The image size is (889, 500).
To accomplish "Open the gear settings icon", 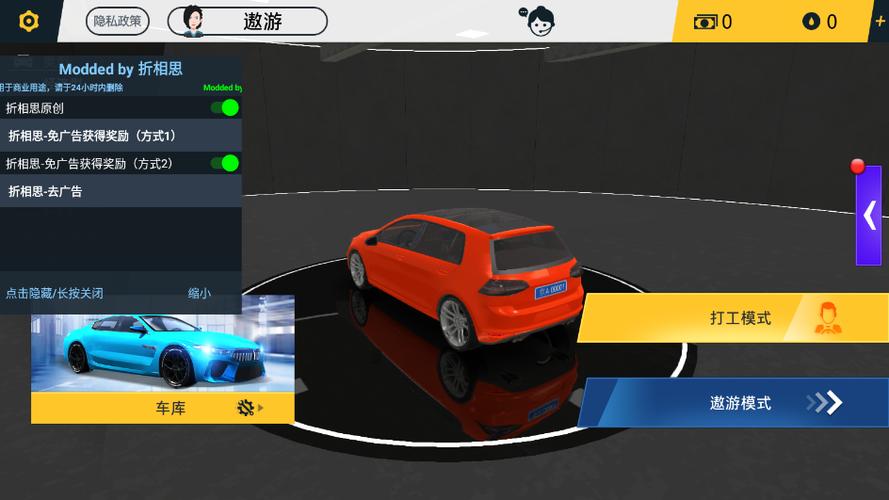I will 29,21.
